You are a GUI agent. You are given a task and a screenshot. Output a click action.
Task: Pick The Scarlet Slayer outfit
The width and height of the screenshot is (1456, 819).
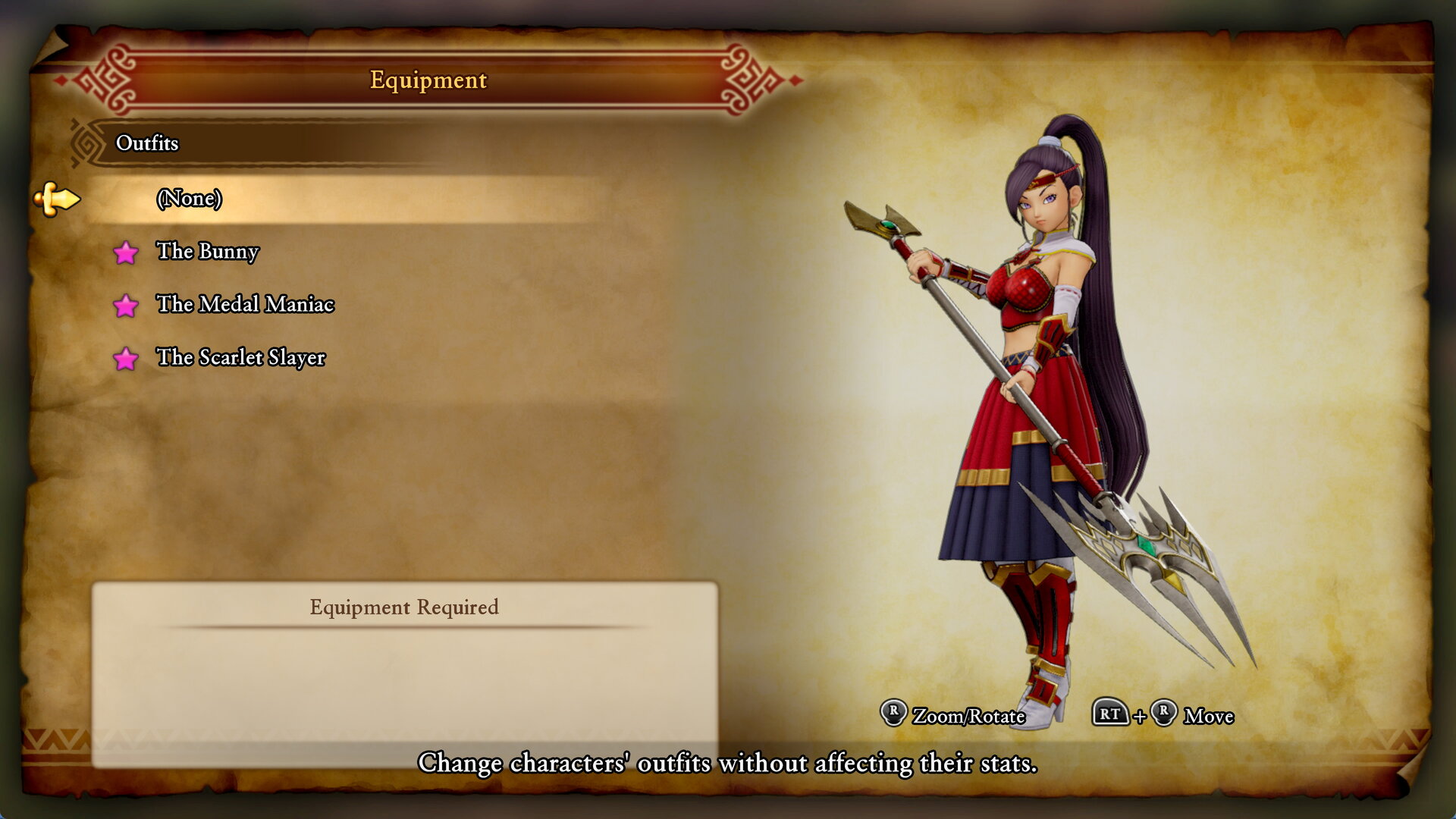[x=240, y=357]
